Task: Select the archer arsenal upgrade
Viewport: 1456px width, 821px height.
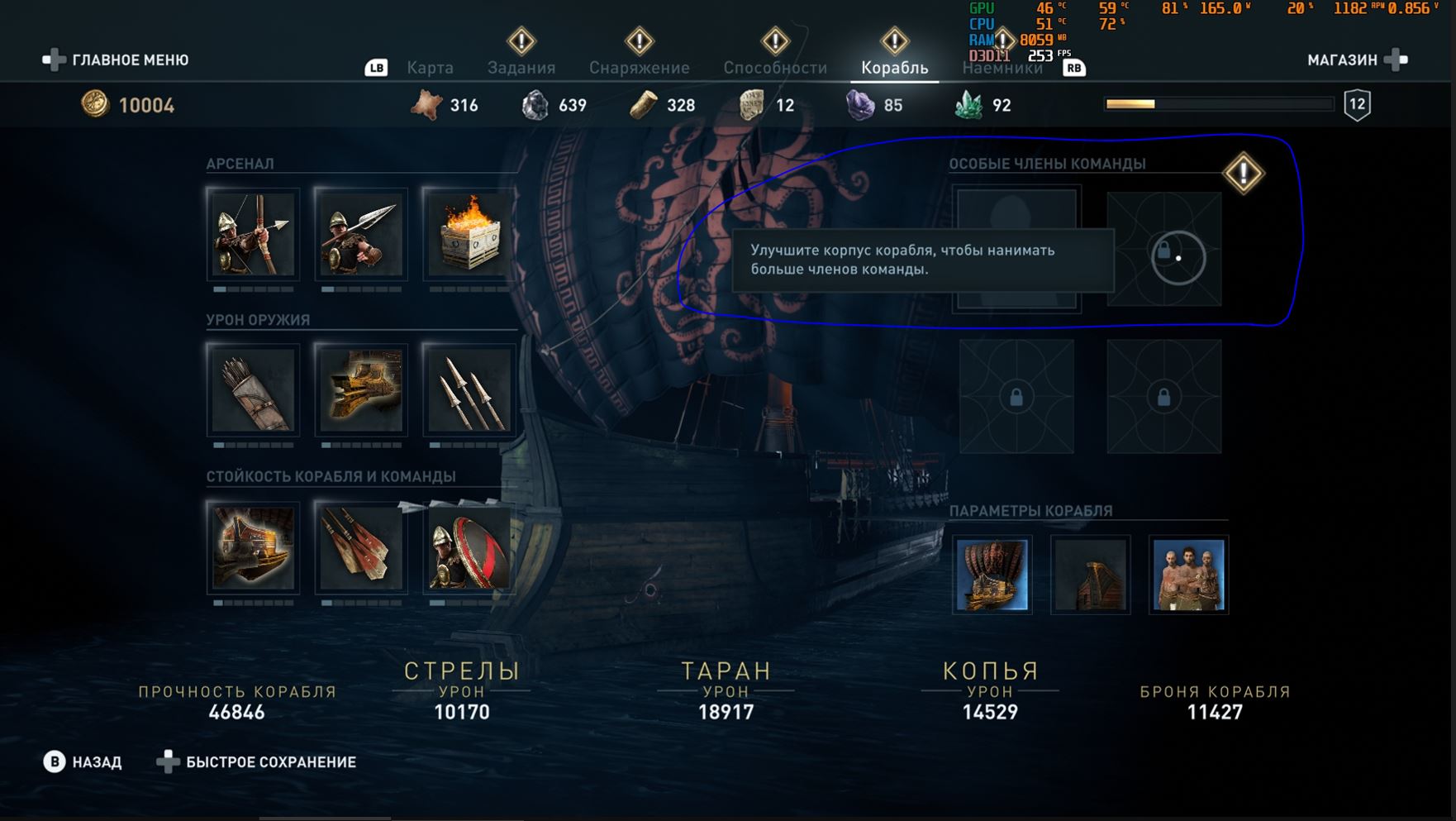Action: [253, 234]
